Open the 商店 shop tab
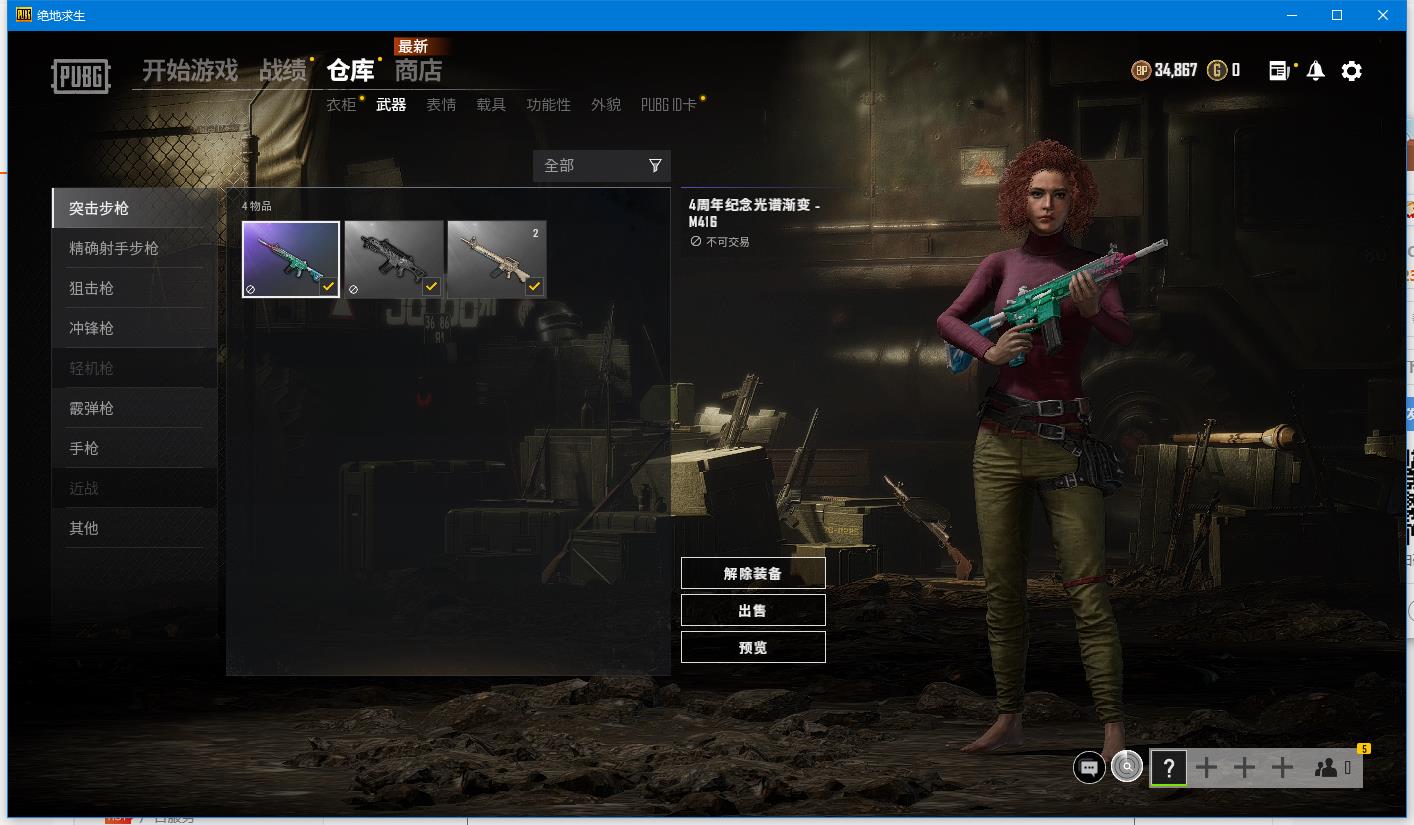Viewport: 1414px width, 825px height. [x=418, y=71]
